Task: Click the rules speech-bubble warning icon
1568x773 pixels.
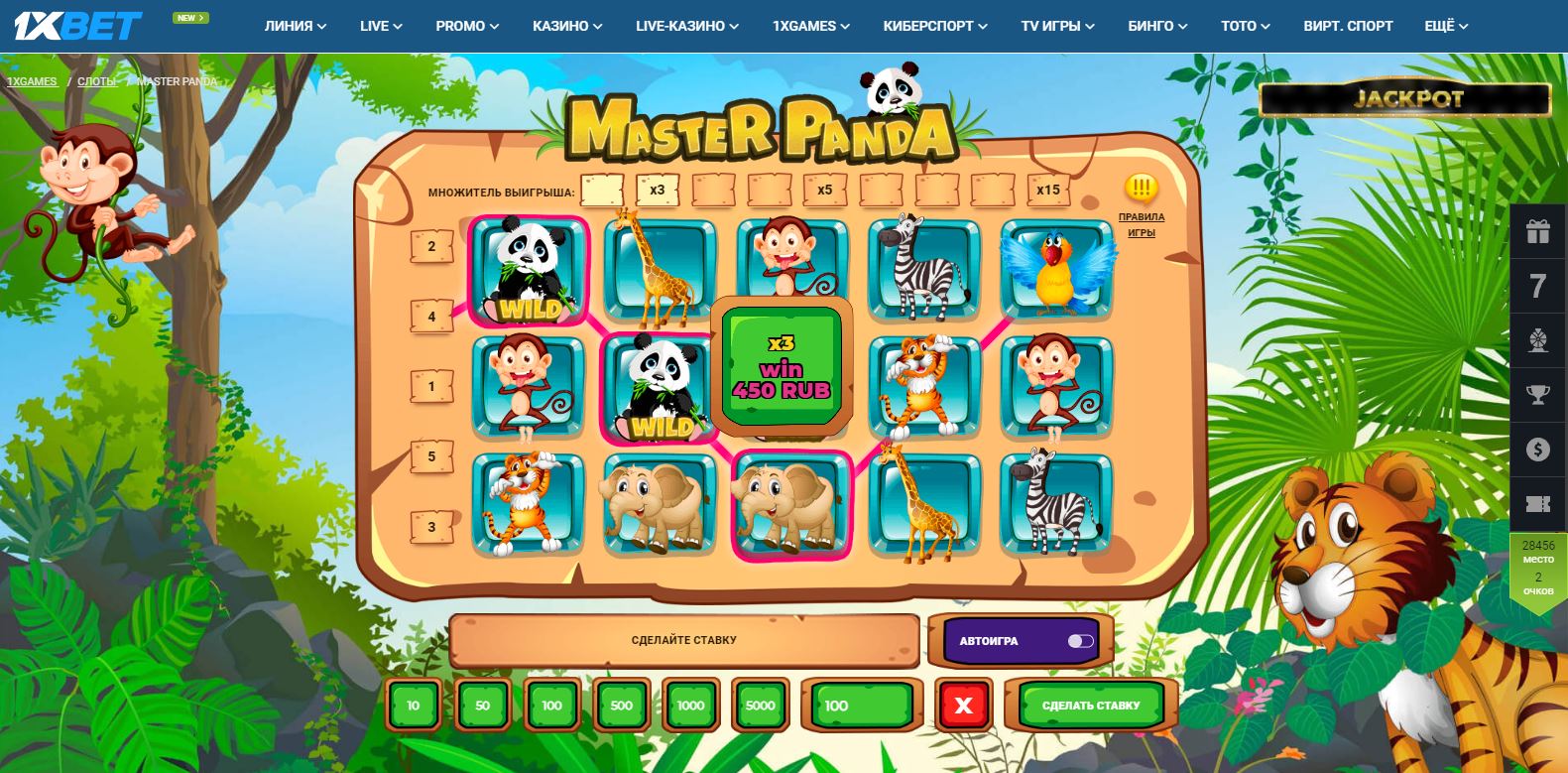Action: tap(1141, 186)
